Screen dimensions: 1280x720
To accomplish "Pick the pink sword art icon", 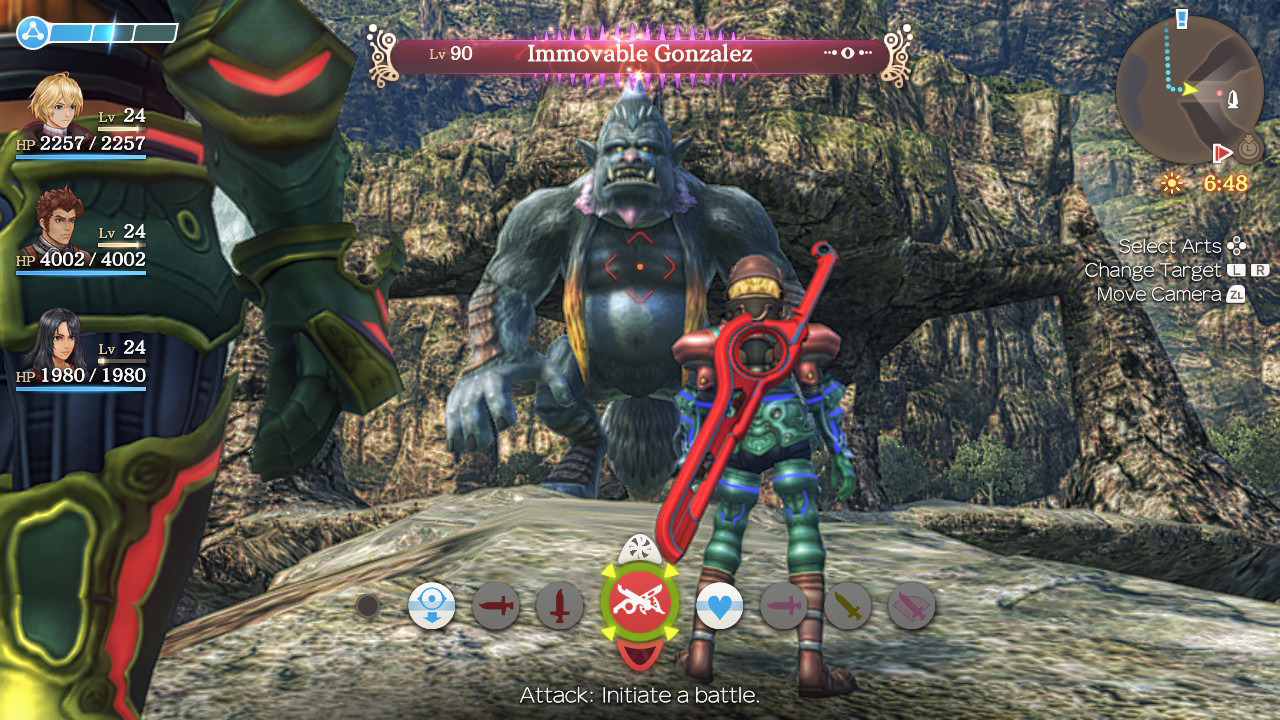I will coord(783,605).
